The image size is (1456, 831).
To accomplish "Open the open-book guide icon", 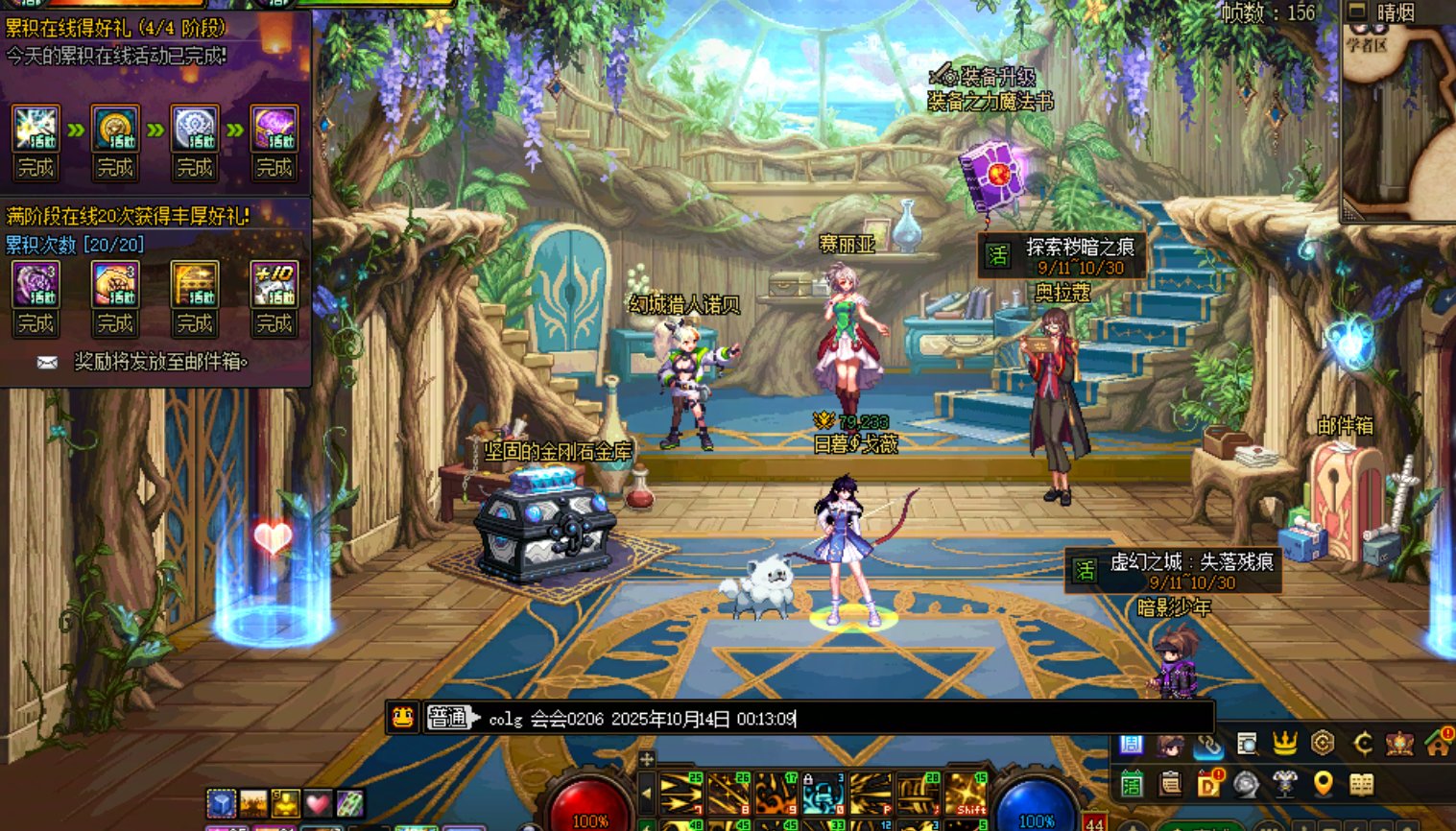I will pos(1361,785).
